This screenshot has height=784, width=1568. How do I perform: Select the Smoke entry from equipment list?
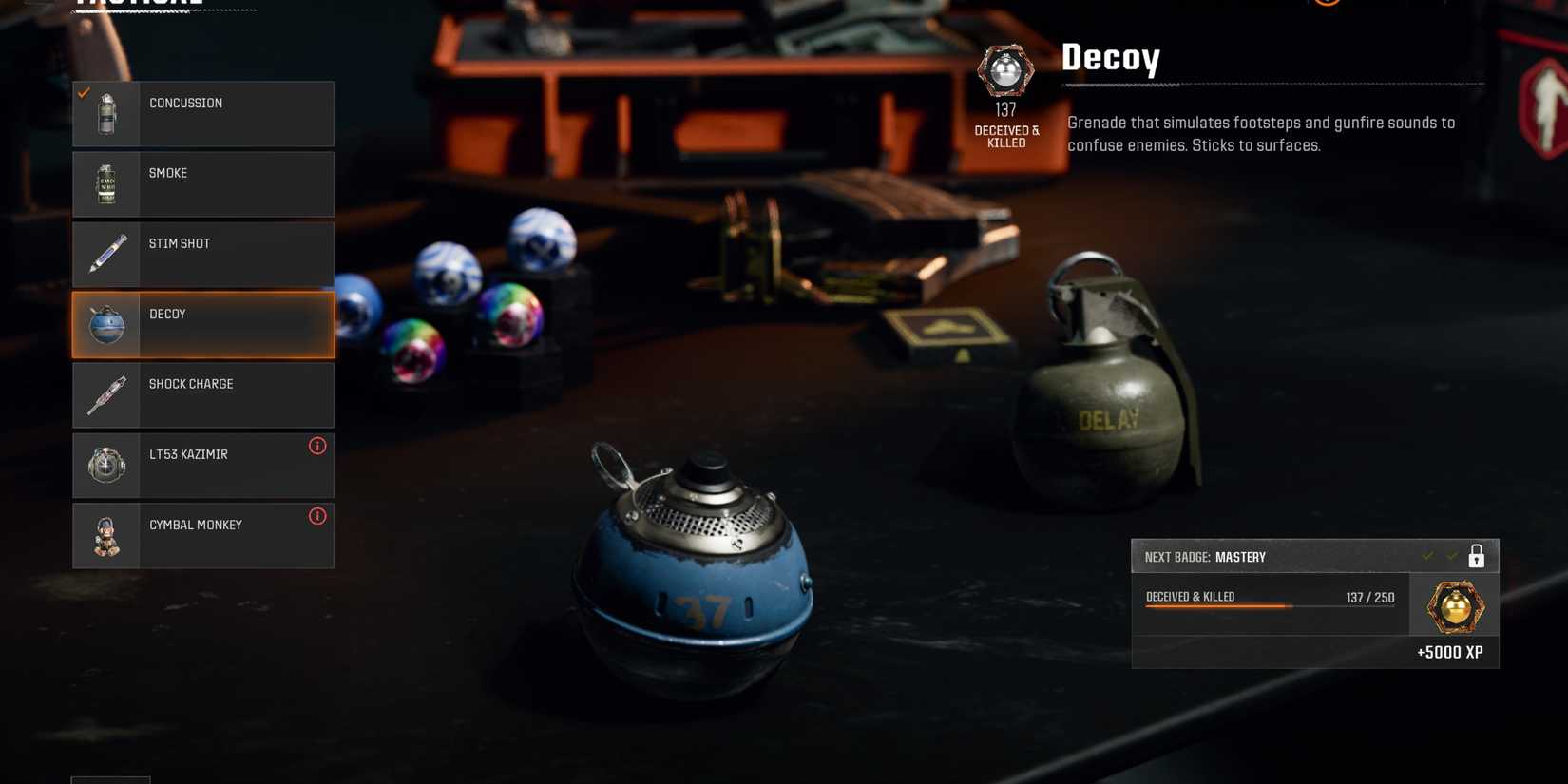[x=202, y=183]
